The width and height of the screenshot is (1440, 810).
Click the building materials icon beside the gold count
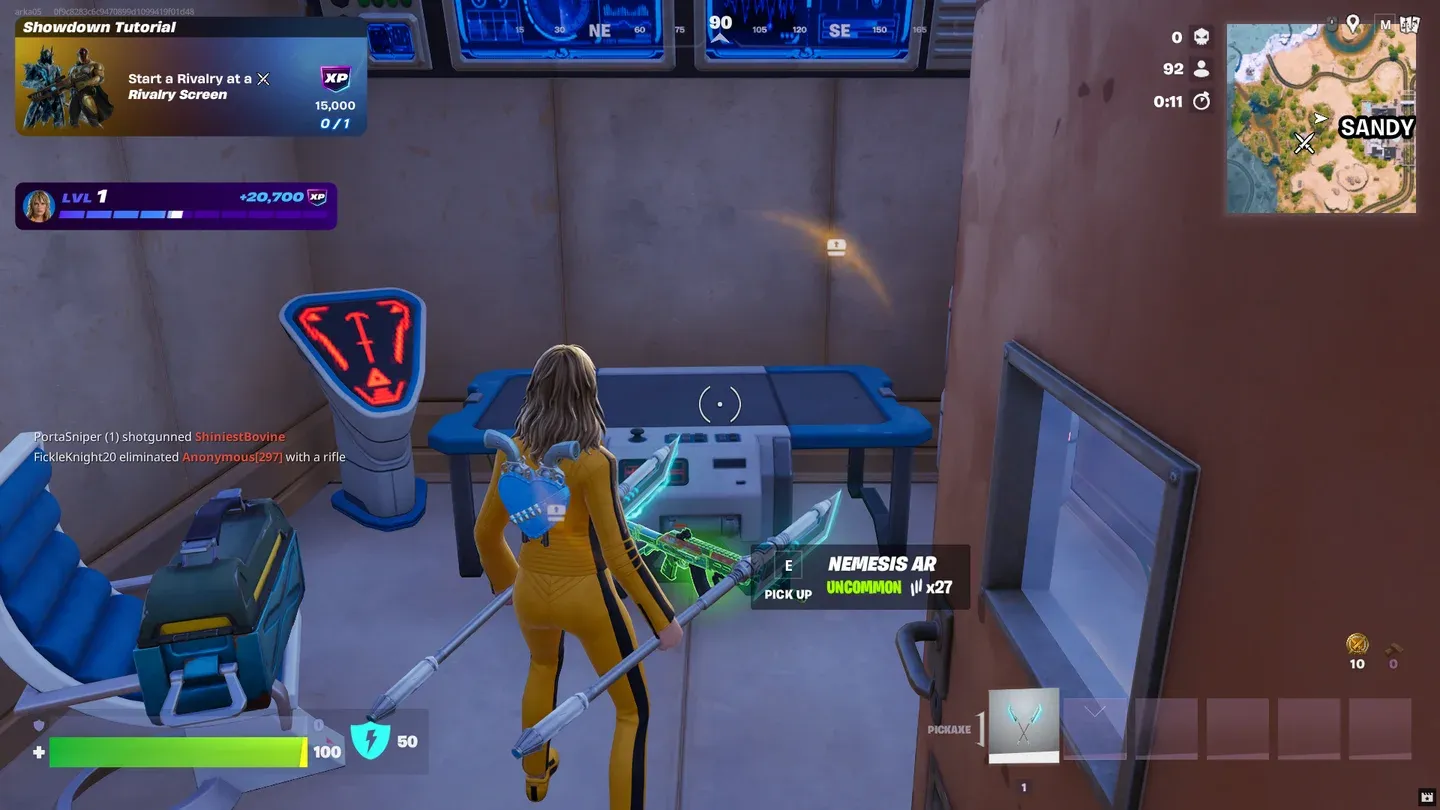pos(1391,648)
